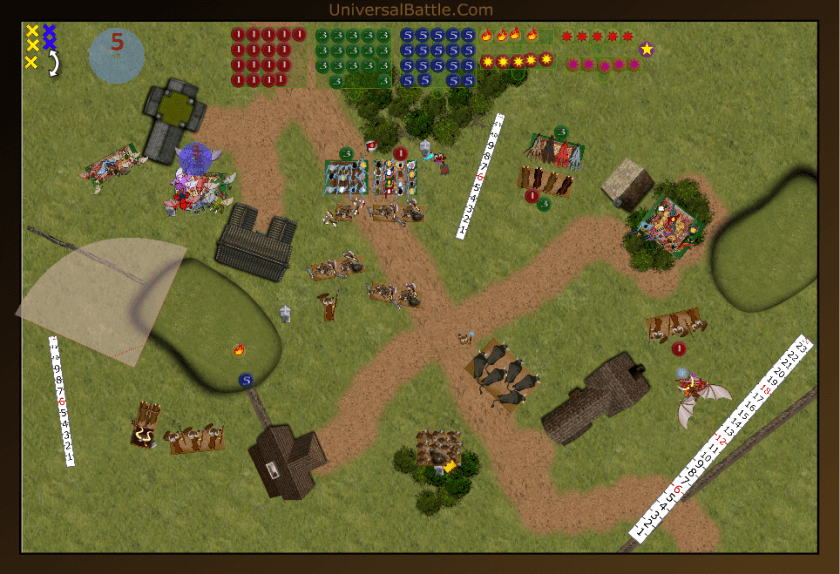The width and height of the screenshot is (840, 574).
Task: Open the UniversalBattle.Com title link
Action: coord(410,10)
